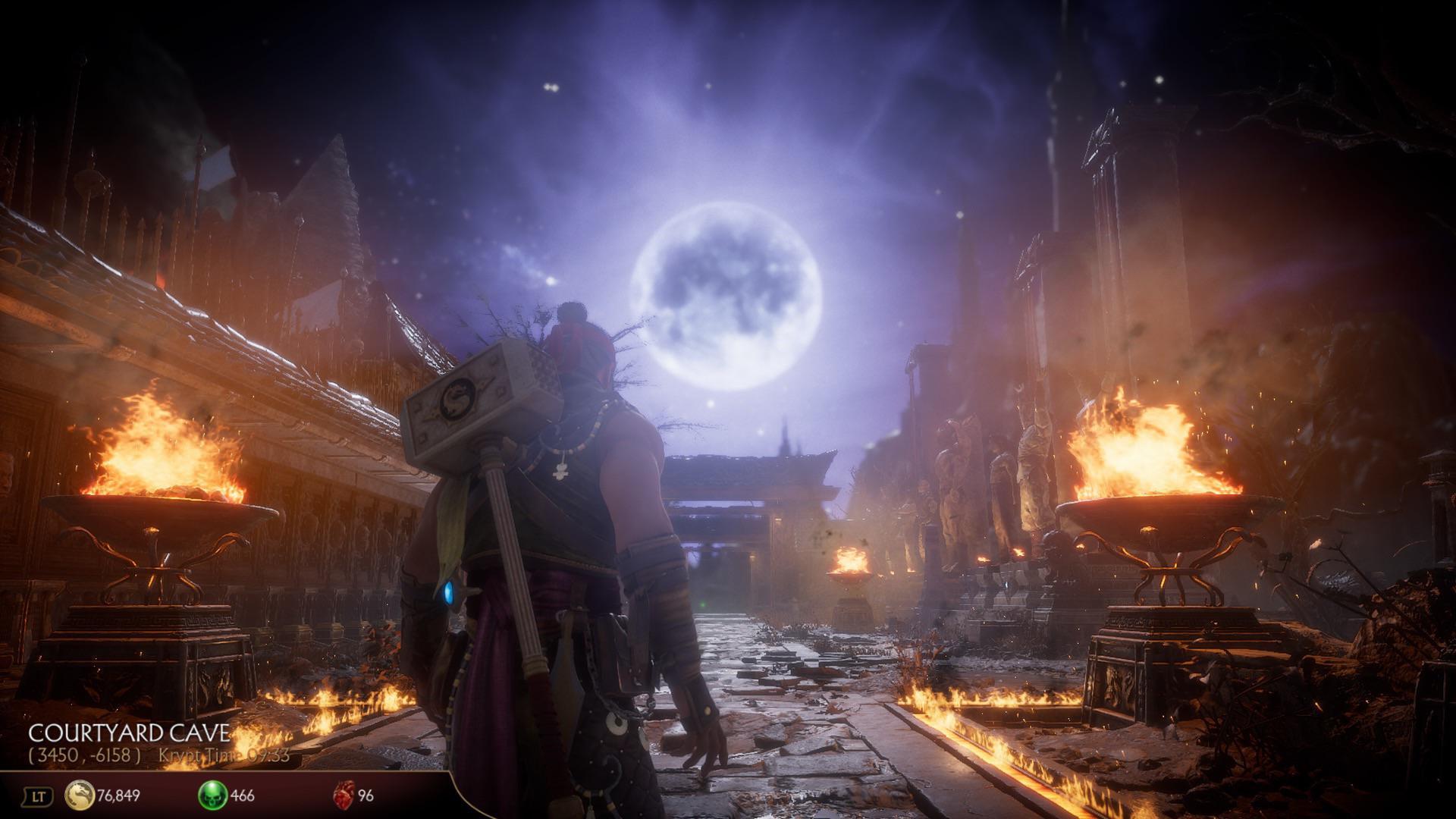Select the COURTYARD CAVE location label
1456x819 pixels.
click(x=129, y=733)
